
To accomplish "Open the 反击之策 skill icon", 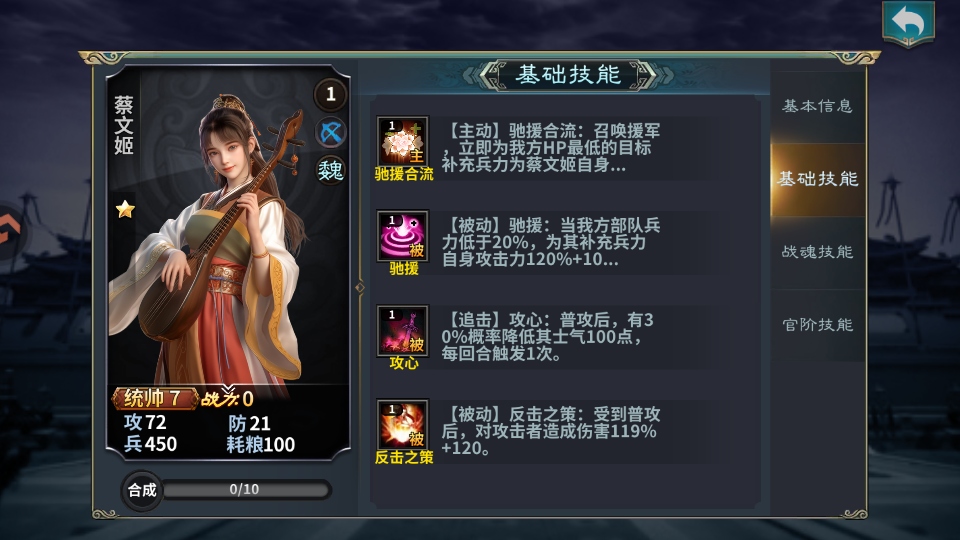I will point(403,425).
